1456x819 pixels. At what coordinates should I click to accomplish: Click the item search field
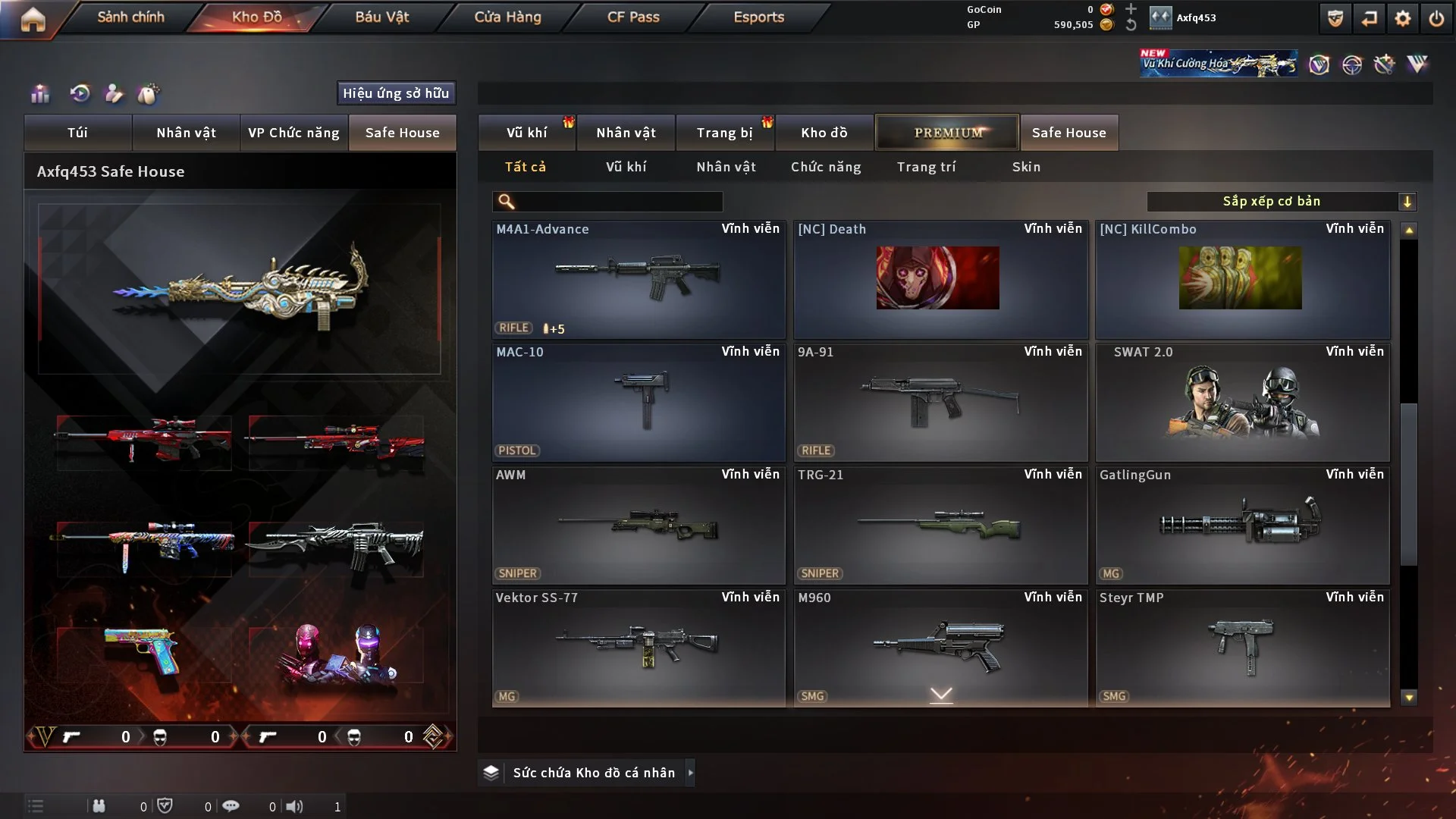[x=618, y=202]
